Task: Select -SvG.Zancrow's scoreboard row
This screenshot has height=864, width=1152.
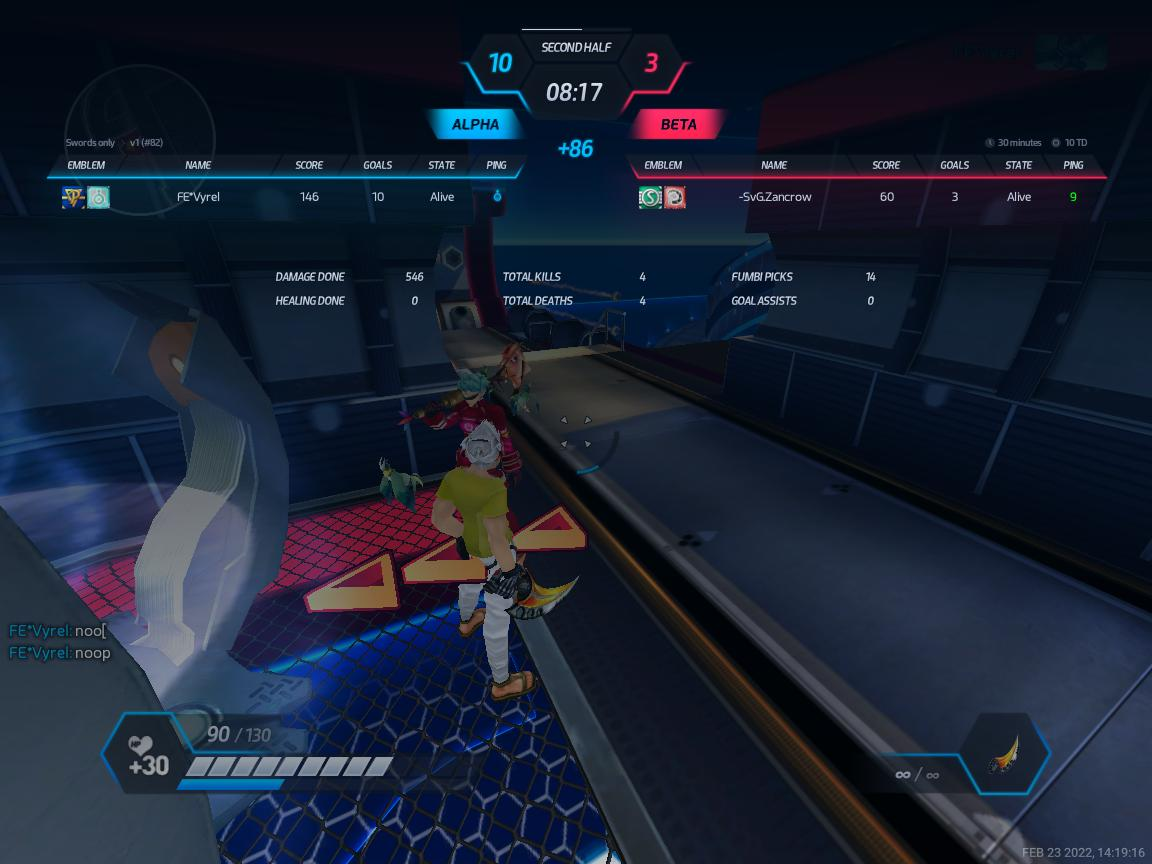Action: 866,197
